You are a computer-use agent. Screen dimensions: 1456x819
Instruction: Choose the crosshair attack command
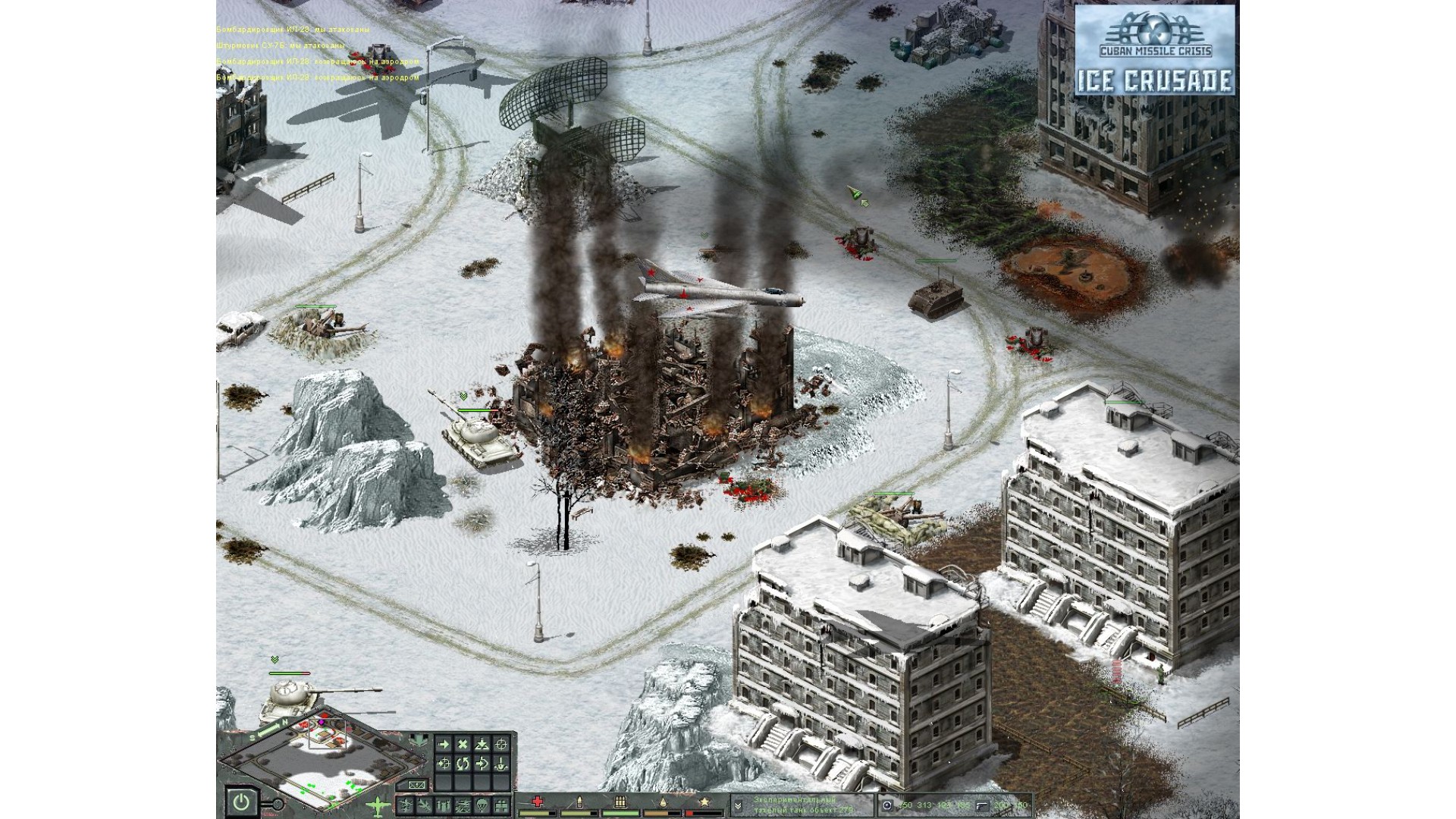pos(500,744)
